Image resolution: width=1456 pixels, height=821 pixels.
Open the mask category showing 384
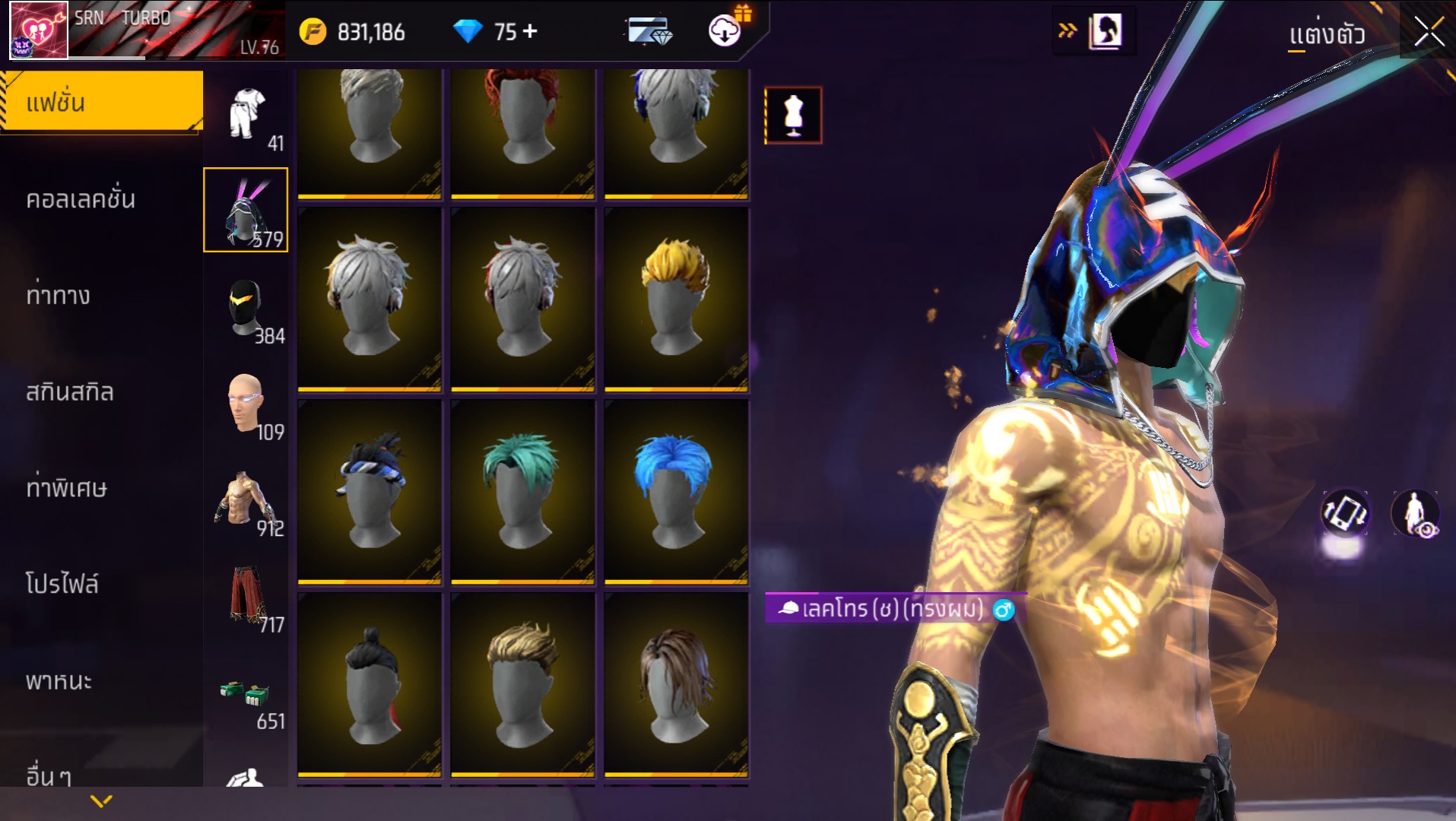(x=246, y=308)
